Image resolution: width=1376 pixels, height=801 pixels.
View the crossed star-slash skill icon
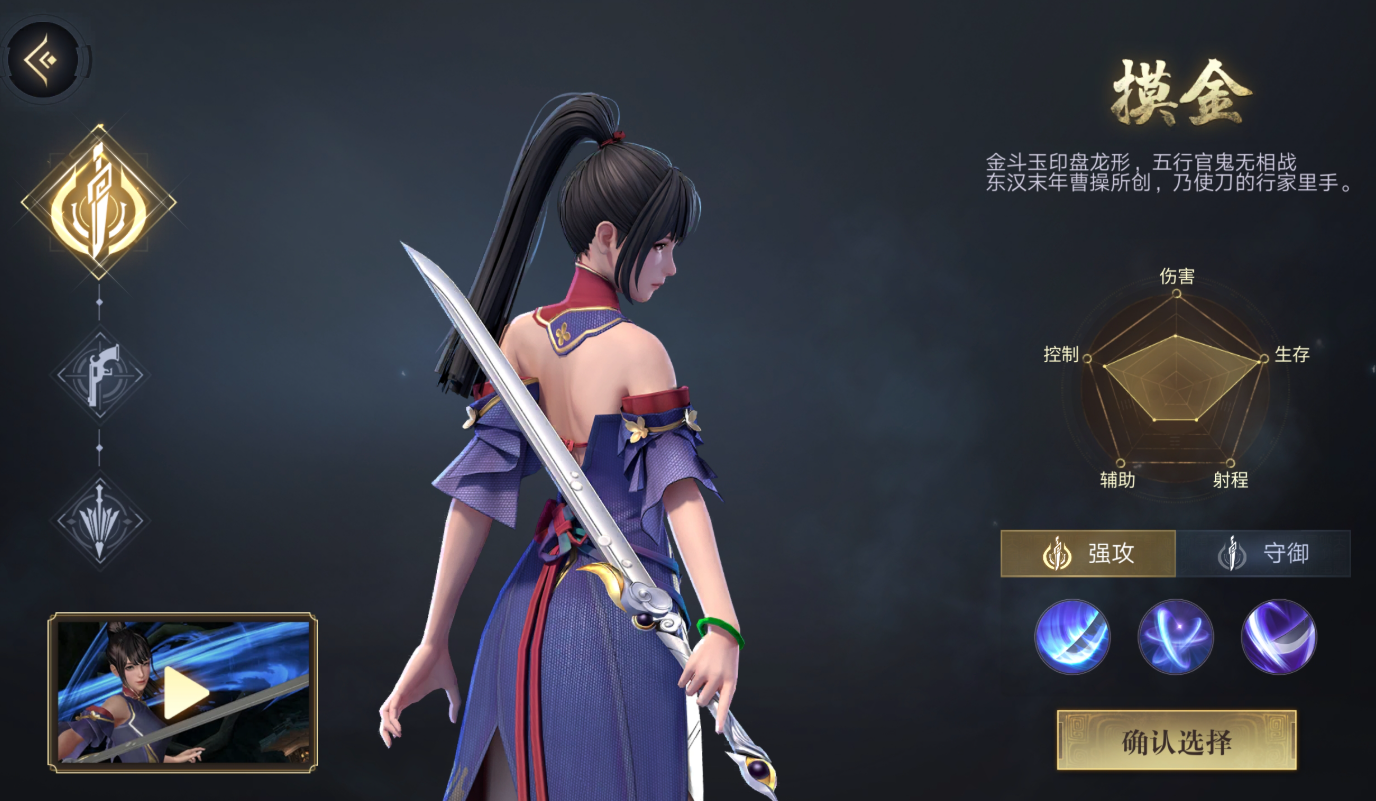1176,637
